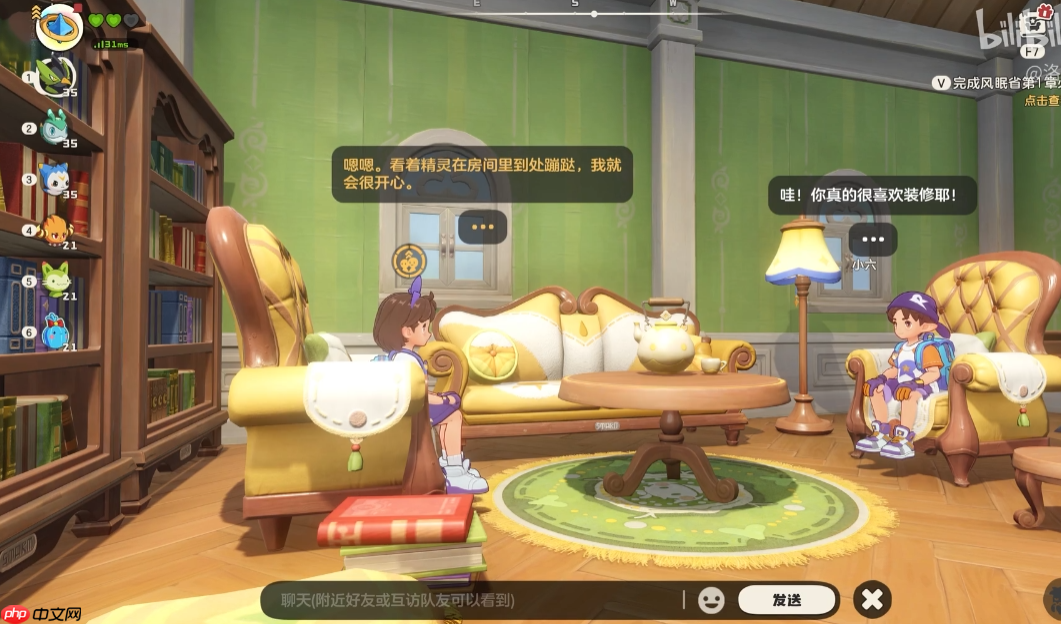1061x624 pixels.
Task: Close the chat bar with the X
Action: point(873,599)
